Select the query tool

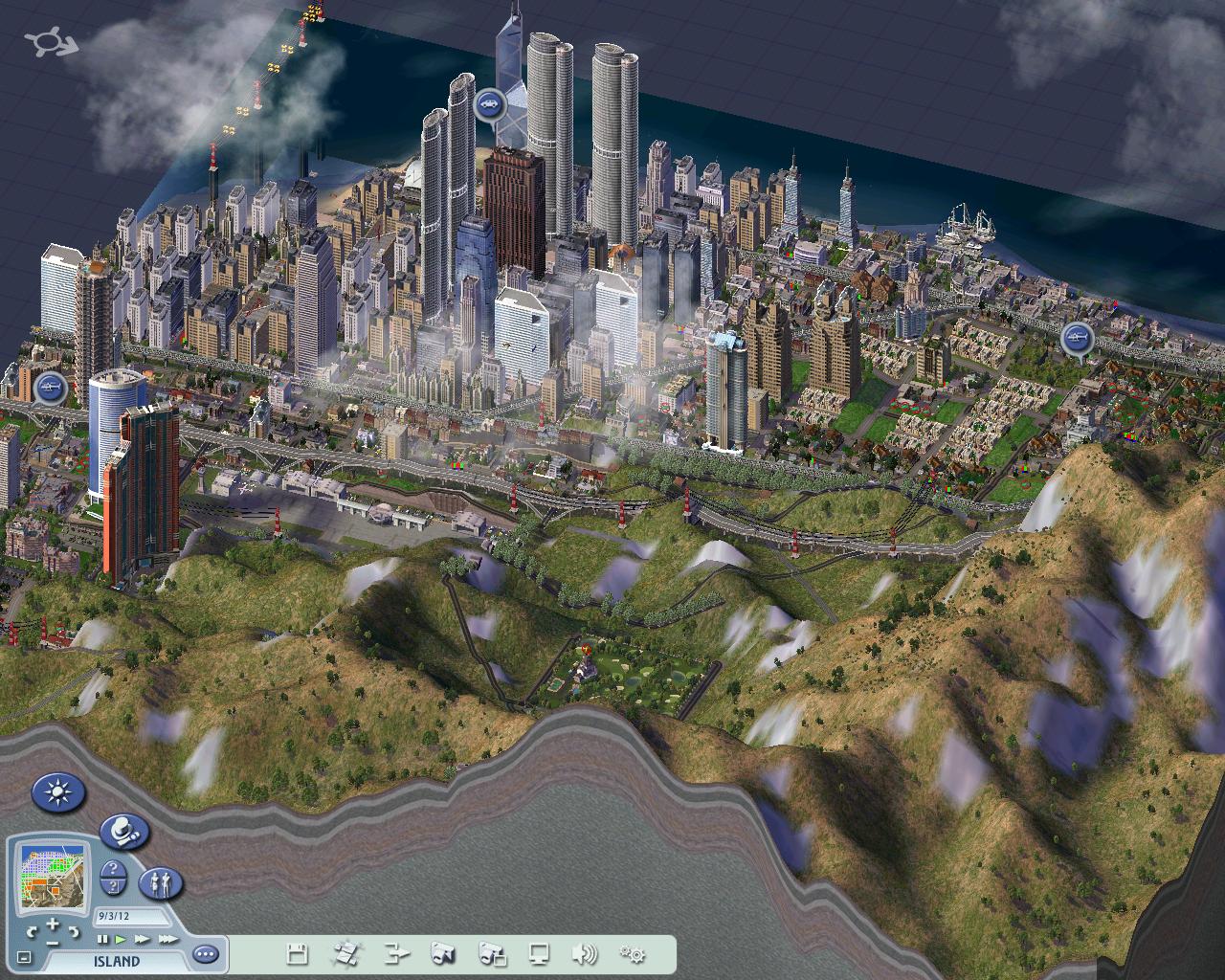113,876
